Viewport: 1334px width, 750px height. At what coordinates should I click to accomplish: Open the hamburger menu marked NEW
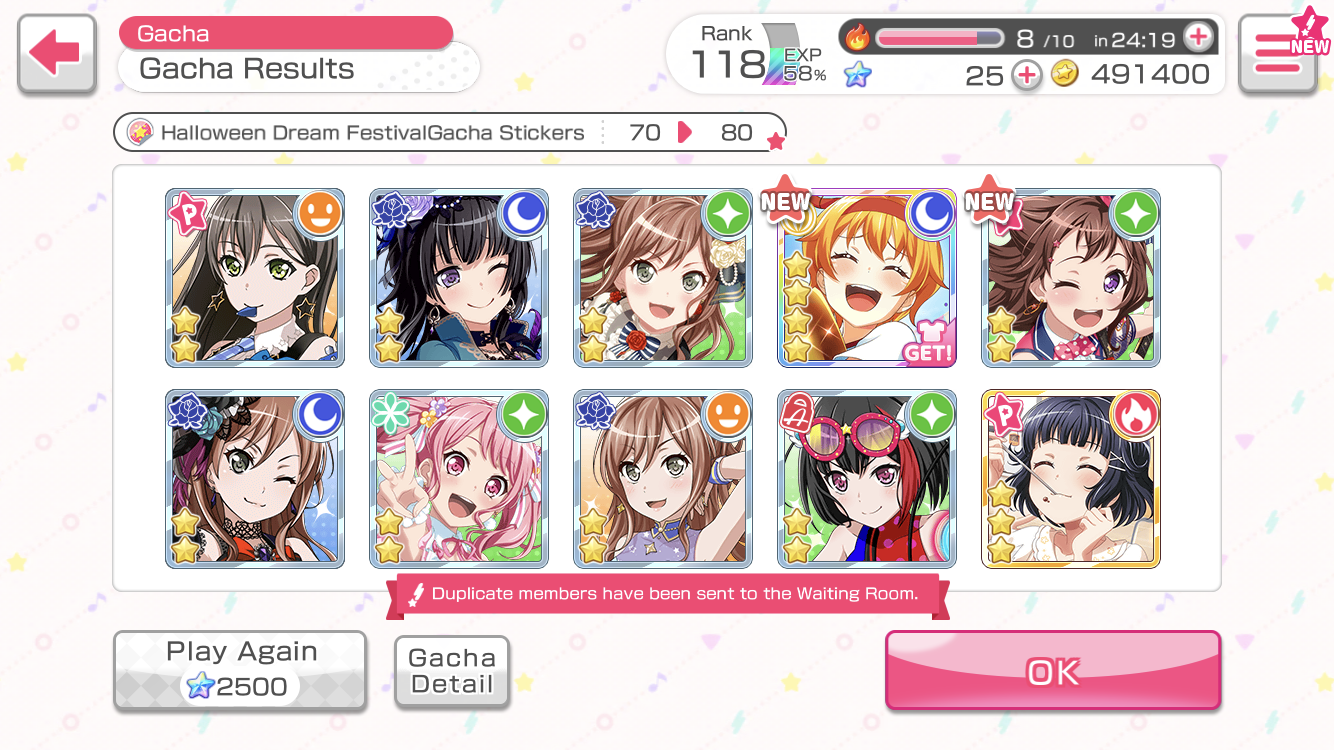coord(1277,55)
